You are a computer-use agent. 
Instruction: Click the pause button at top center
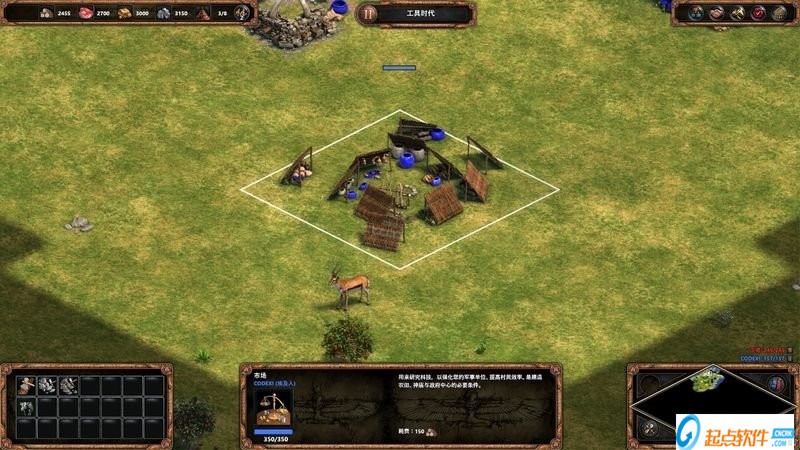click(368, 13)
